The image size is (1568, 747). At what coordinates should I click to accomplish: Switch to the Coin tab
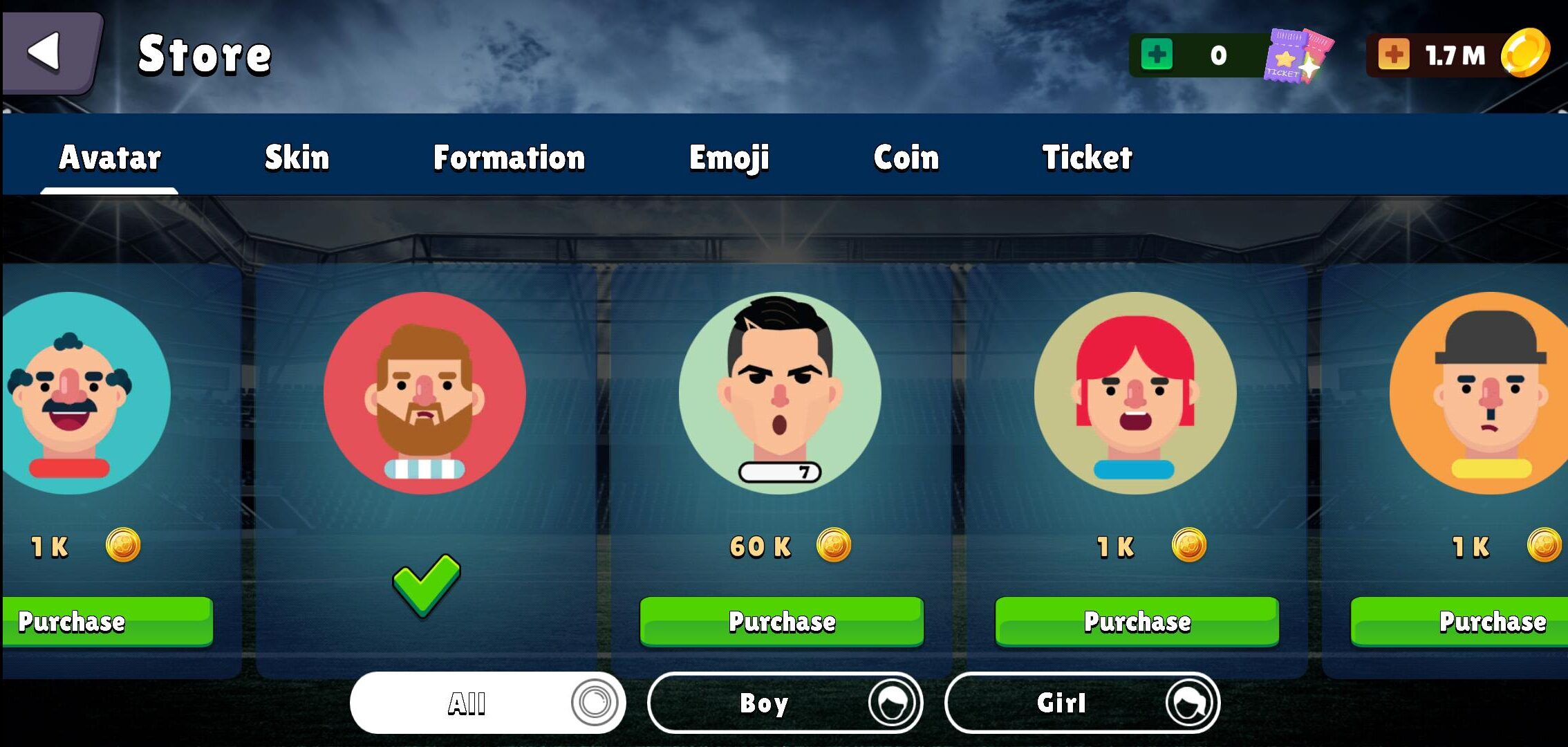point(906,158)
